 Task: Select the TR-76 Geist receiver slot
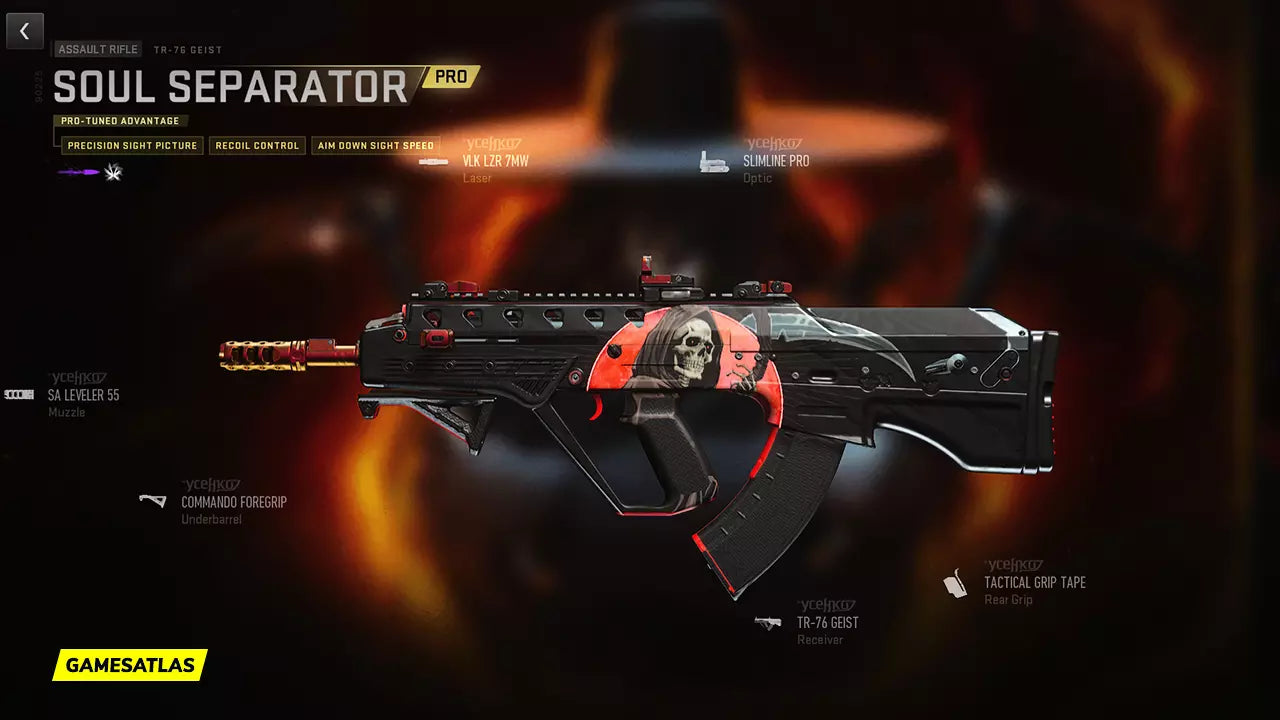[x=827, y=622]
